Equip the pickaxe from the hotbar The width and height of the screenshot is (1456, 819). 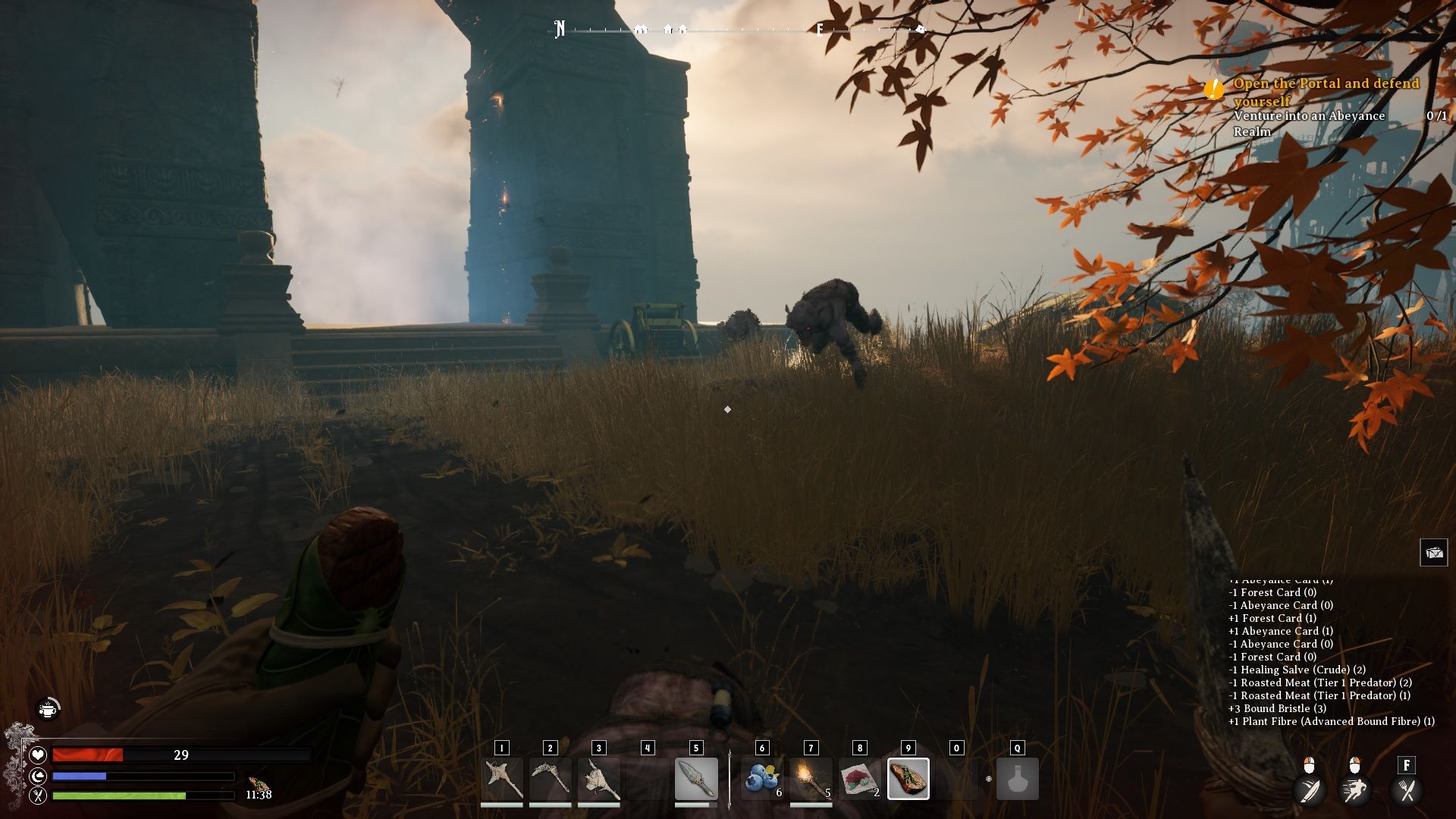pyautogui.click(x=551, y=779)
